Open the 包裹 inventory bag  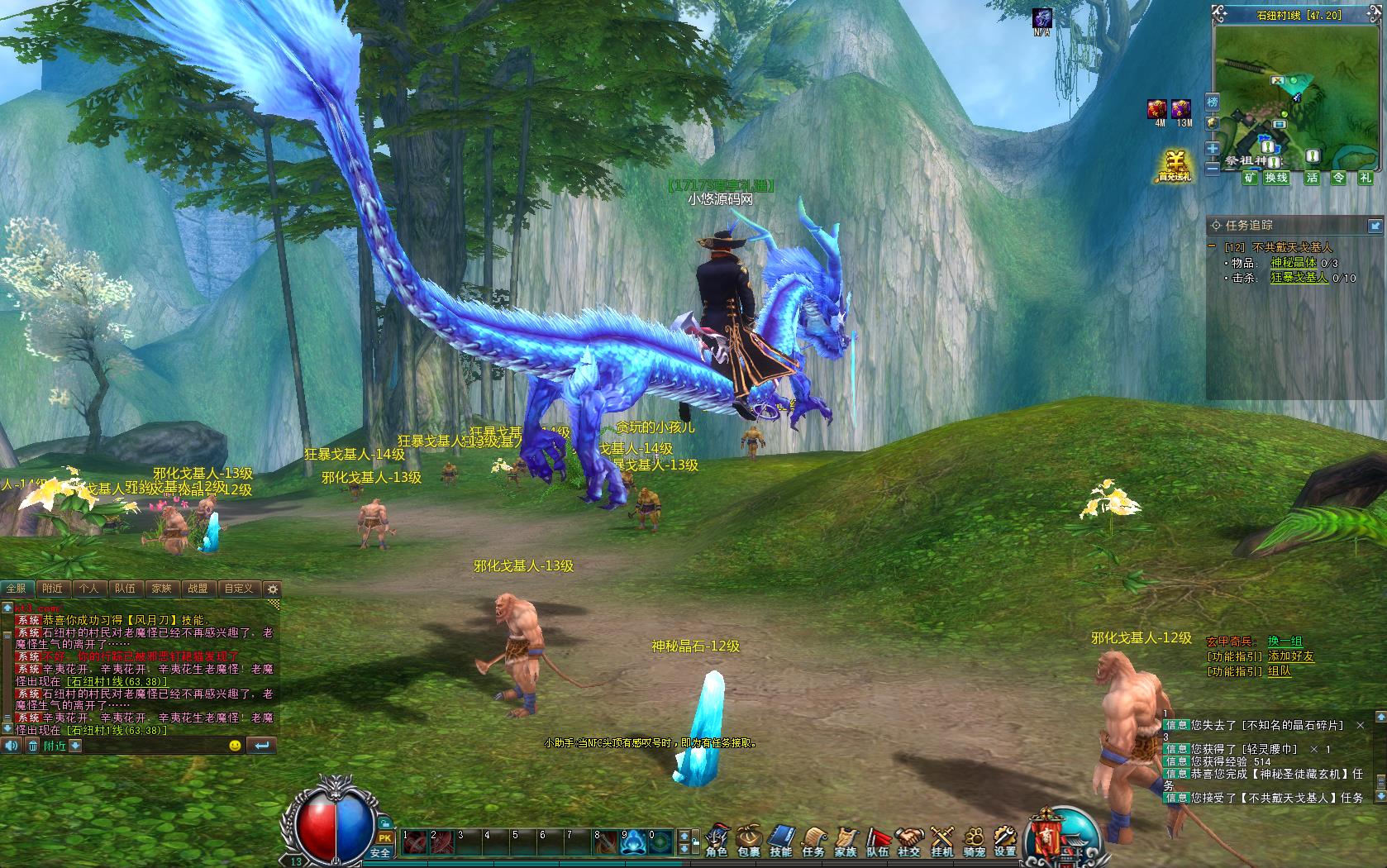tap(749, 840)
